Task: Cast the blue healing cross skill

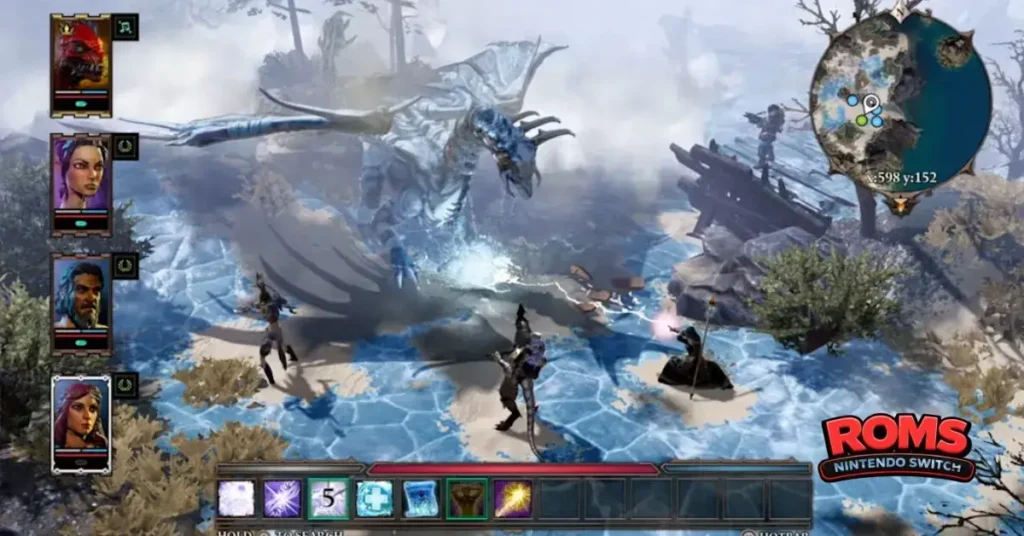Action: point(375,498)
